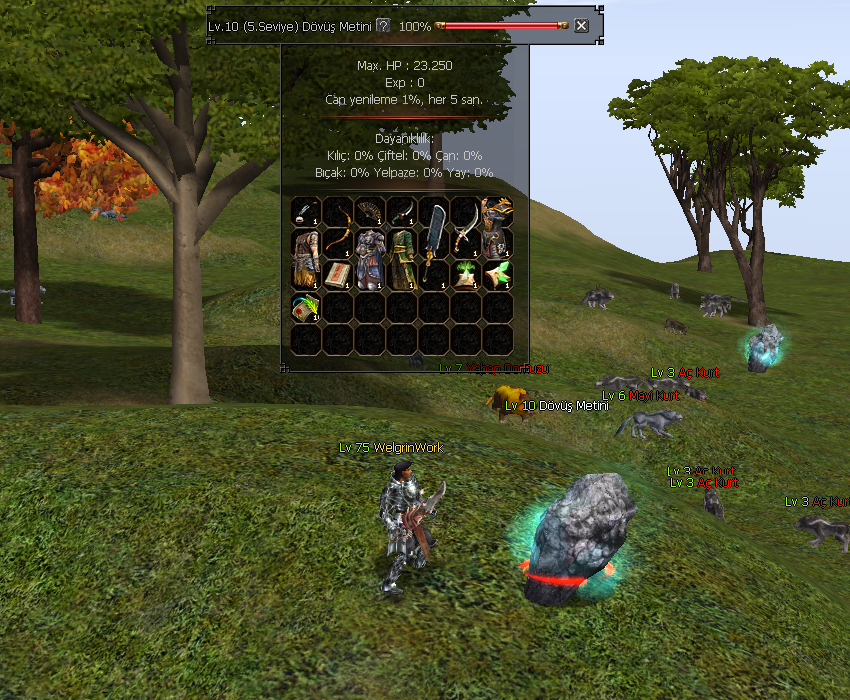Viewport: 850px width, 700px height.
Task: Choose the scroll with green feather
Action: click(305, 307)
